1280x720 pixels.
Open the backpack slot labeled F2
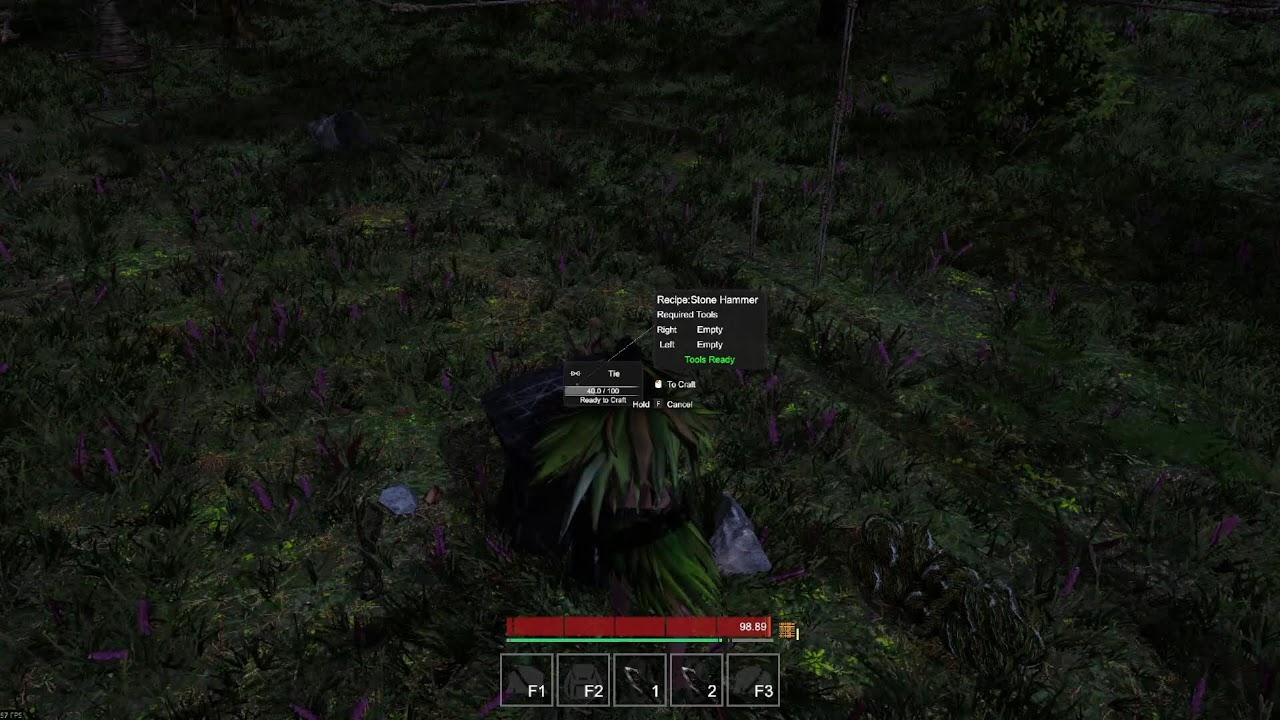(583, 680)
